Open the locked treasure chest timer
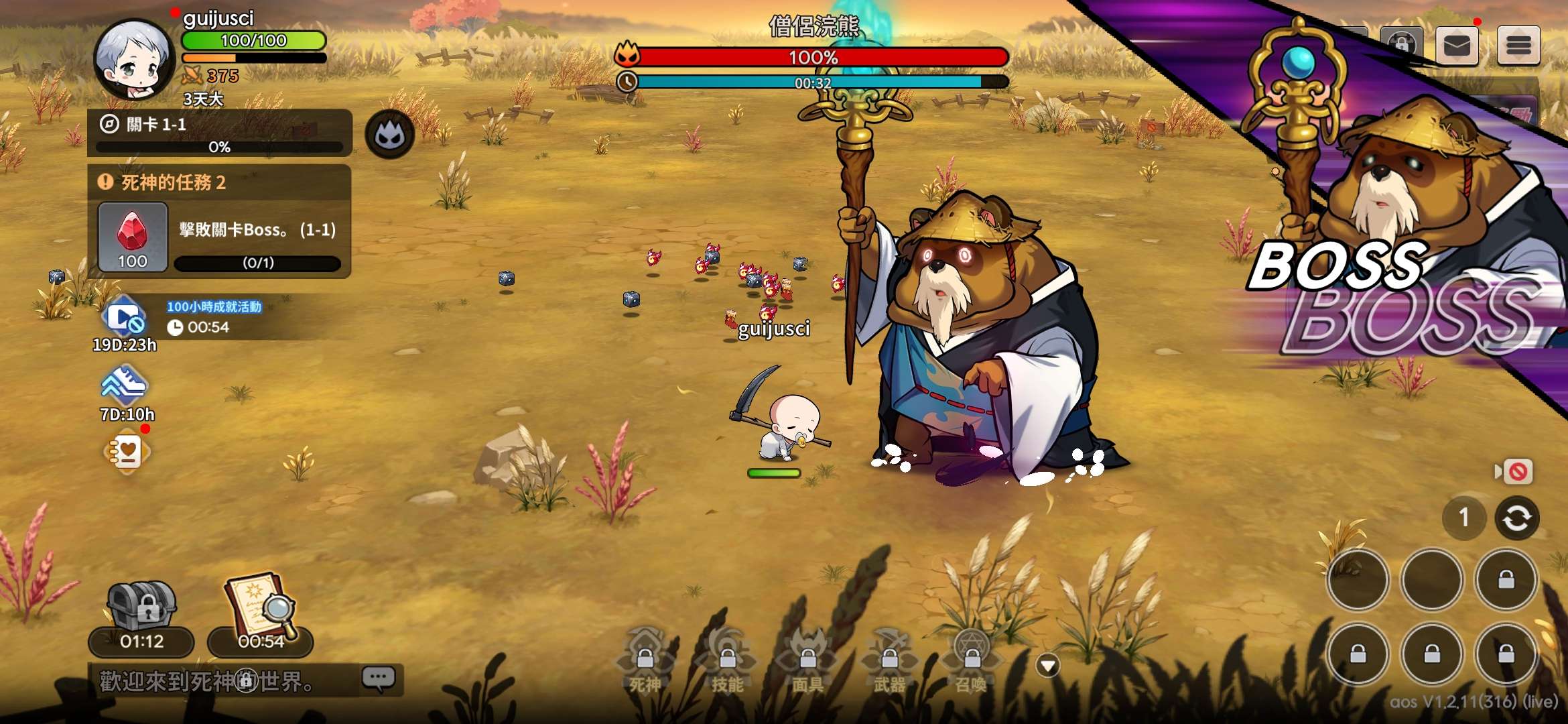The image size is (1568, 724). pos(141,607)
